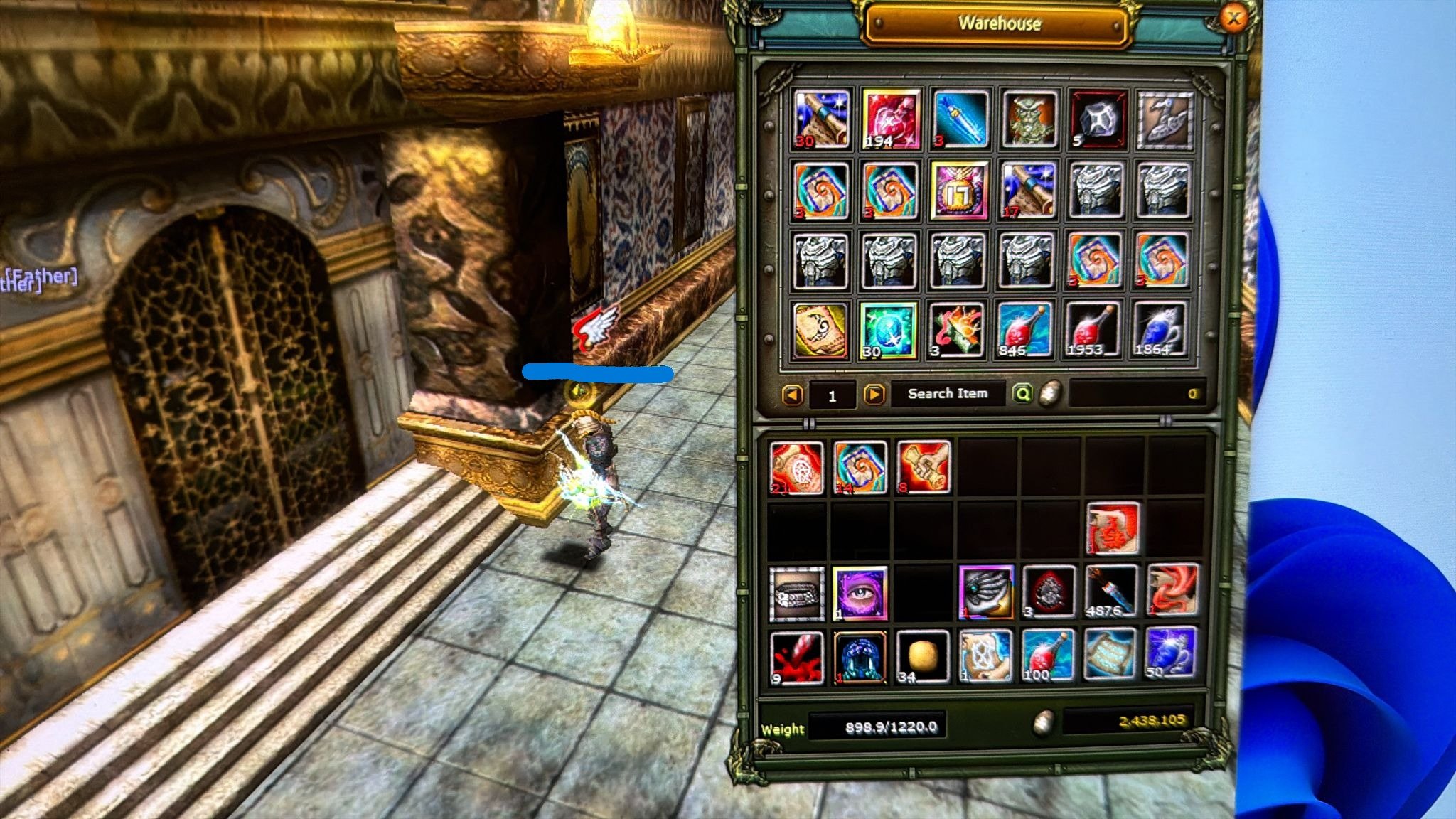The width and height of the screenshot is (1456, 819).
Task: Click the egg icon beside the search box
Action: pos(1049,393)
